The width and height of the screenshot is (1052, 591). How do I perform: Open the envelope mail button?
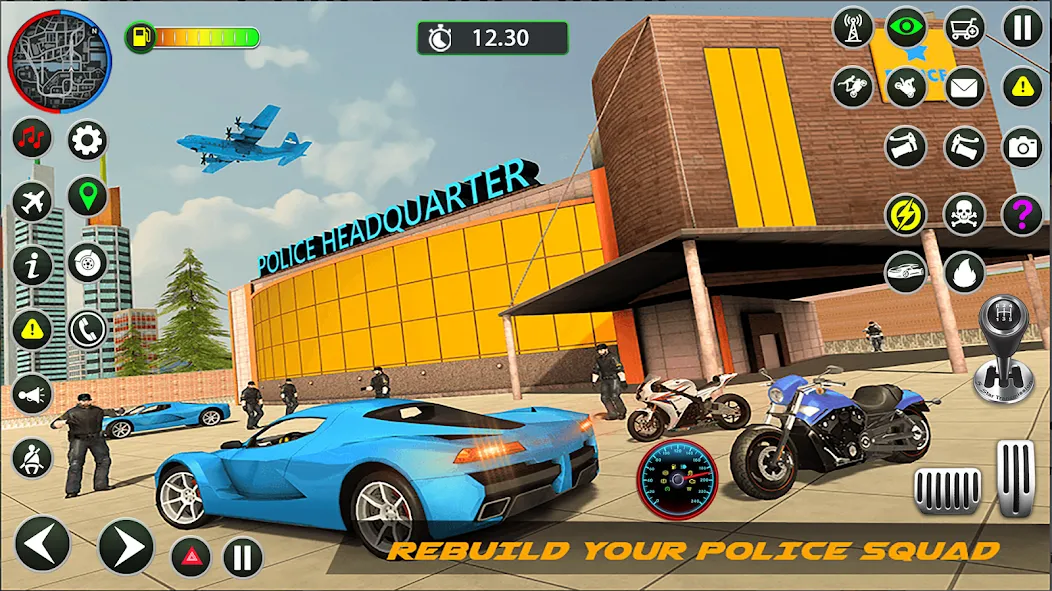click(x=964, y=87)
